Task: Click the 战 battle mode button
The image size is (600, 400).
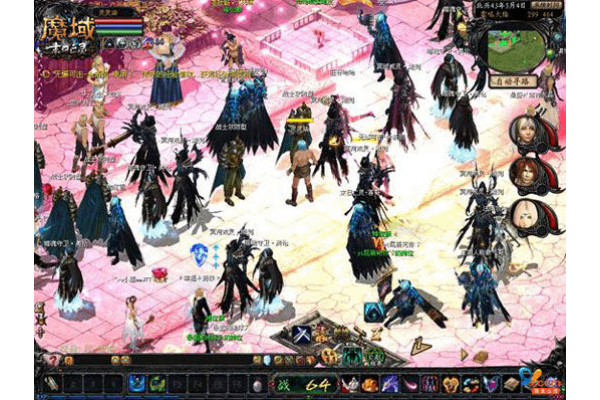Action: pyautogui.click(x=283, y=383)
